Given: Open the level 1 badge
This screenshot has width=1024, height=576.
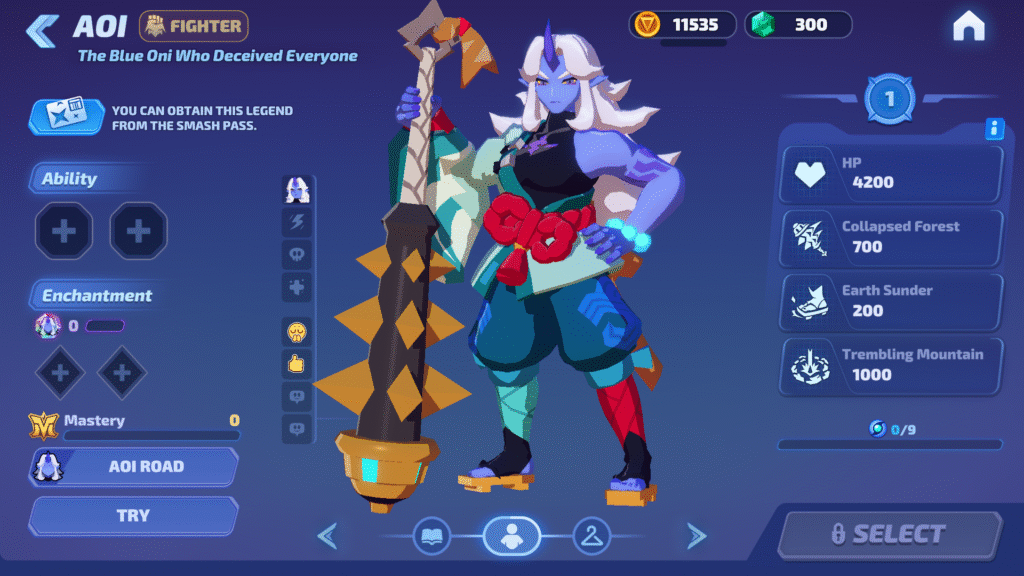Looking at the screenshot, I should pos(889,98).
